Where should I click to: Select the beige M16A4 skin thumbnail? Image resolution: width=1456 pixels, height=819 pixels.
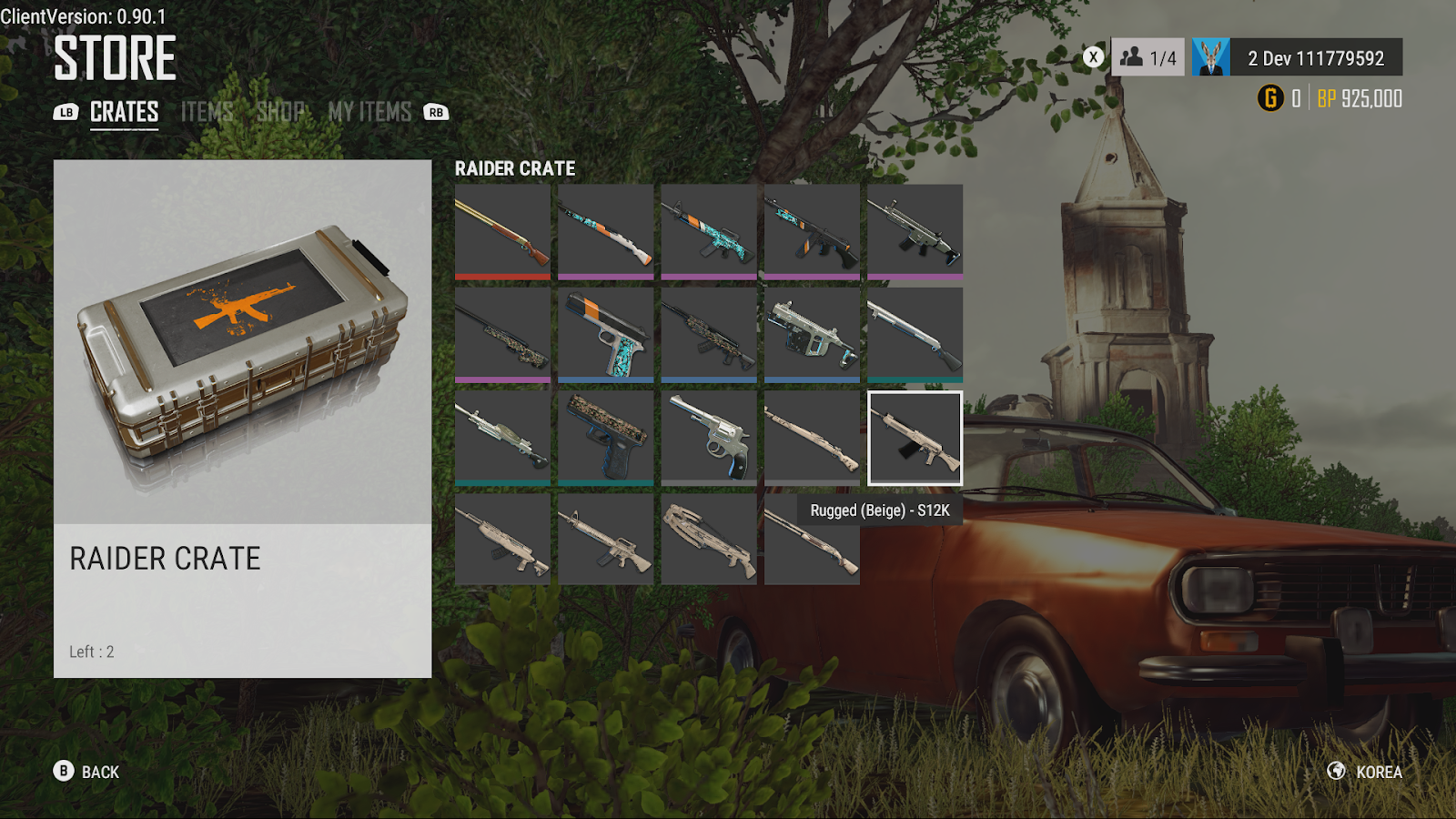(x=605, y=541)
